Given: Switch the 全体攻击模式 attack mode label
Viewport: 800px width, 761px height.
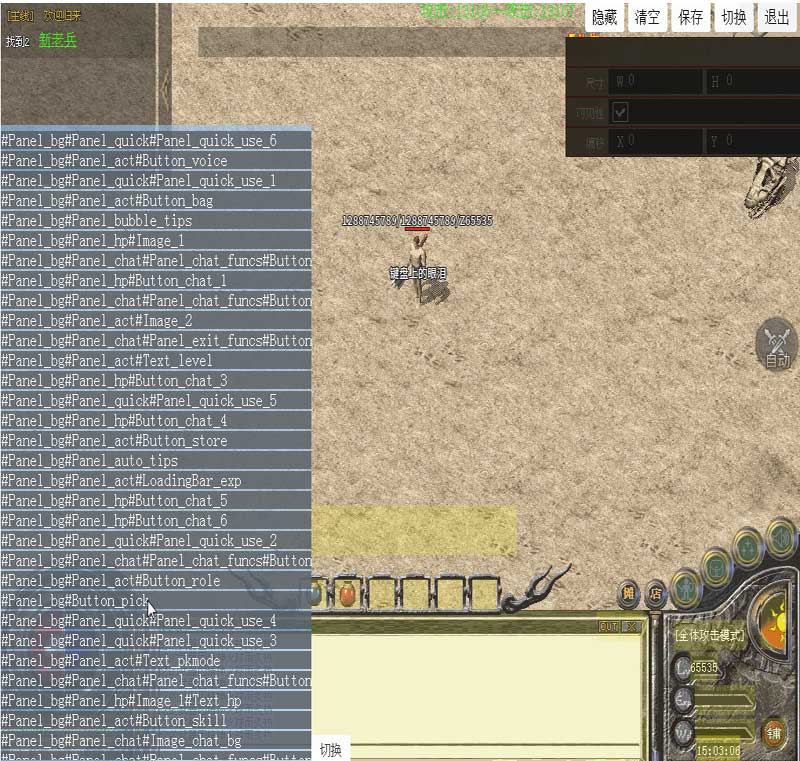Looking at the screenshot, I should click(x=709, y=634).
